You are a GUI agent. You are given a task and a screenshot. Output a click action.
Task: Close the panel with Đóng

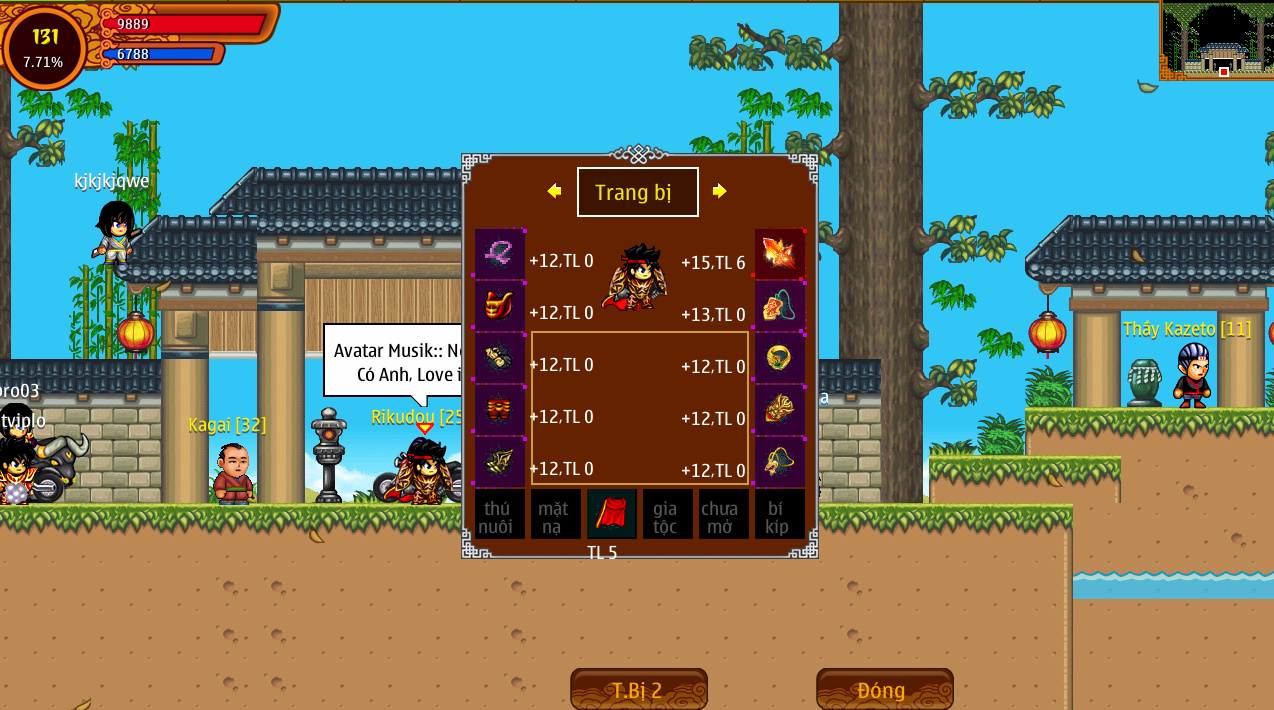click(884, 689)
